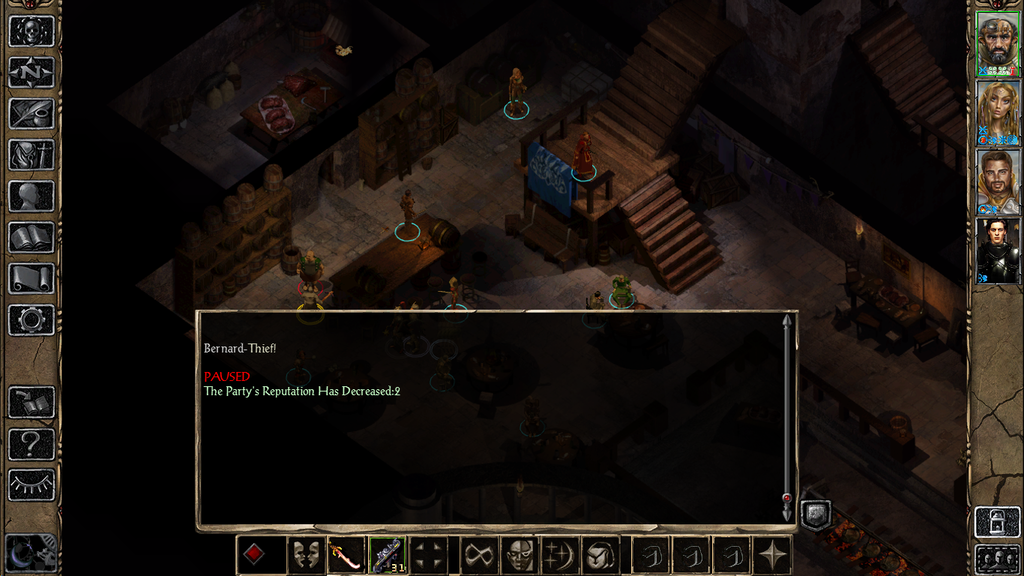Open the priest scroll screen
The height and width of the screenshot is (576, 1024).
coord(31,279)
